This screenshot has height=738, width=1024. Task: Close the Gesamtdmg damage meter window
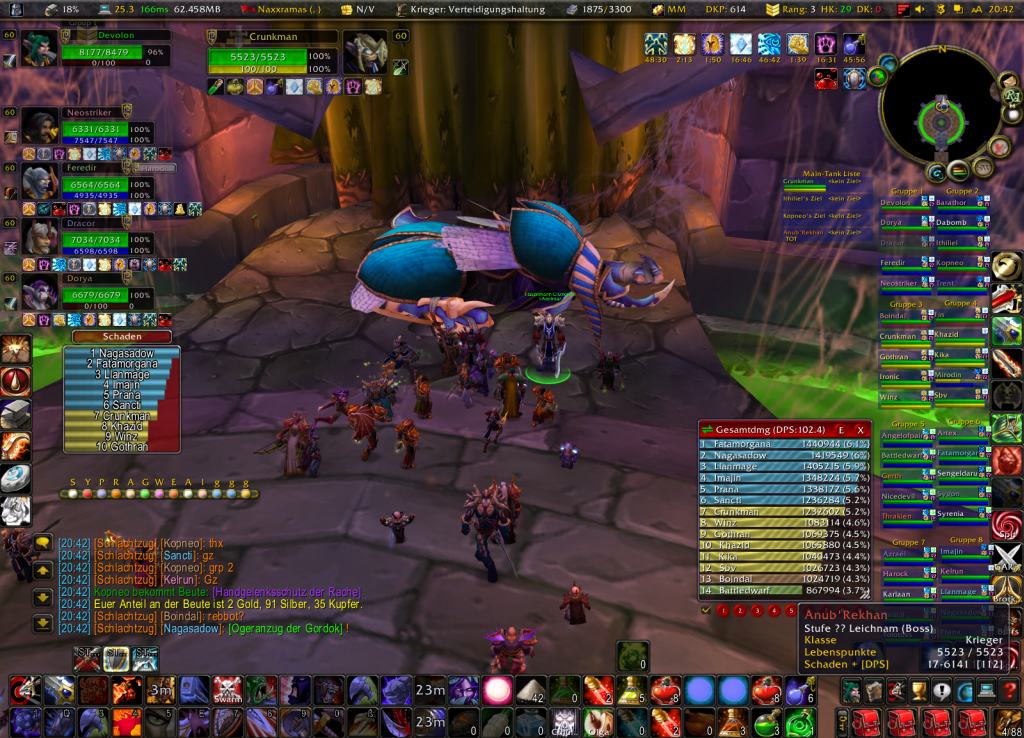tap(860, 430)
